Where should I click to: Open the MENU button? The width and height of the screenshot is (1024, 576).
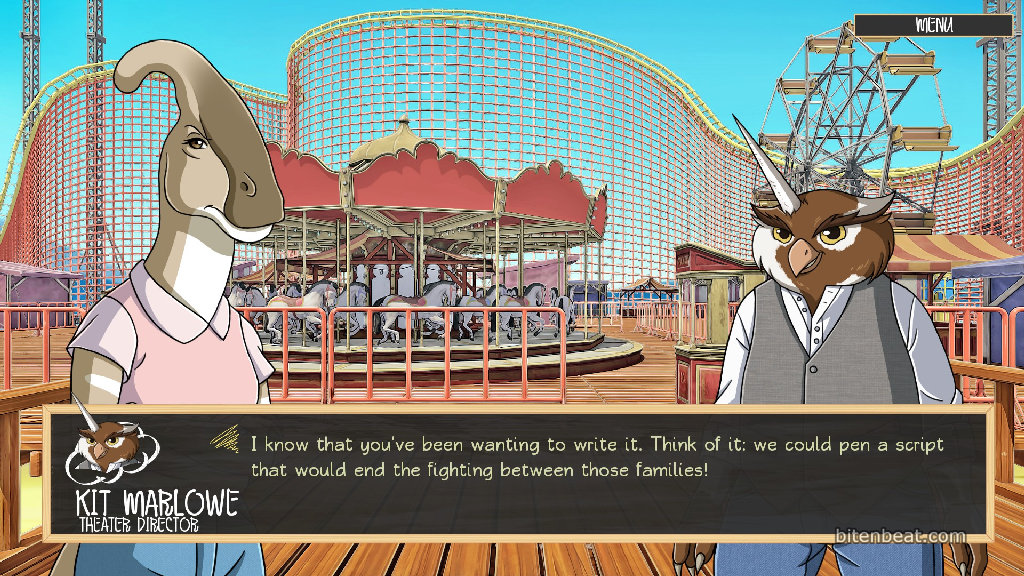(x=933, y=25)
